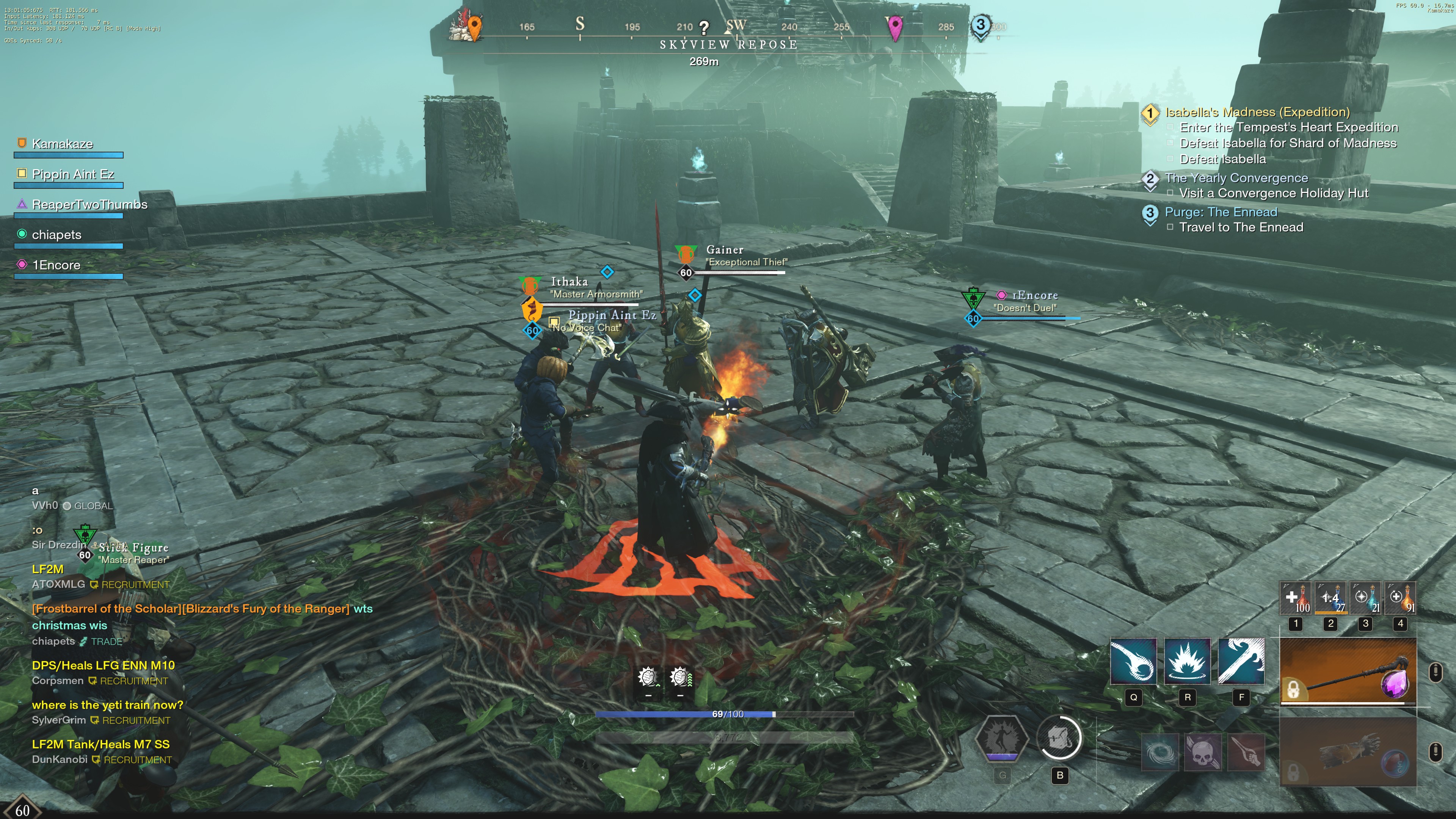Open The Yearly Convergence quest entry
This screenshot has width=1456, height=819.
(x=1236, y=178)
